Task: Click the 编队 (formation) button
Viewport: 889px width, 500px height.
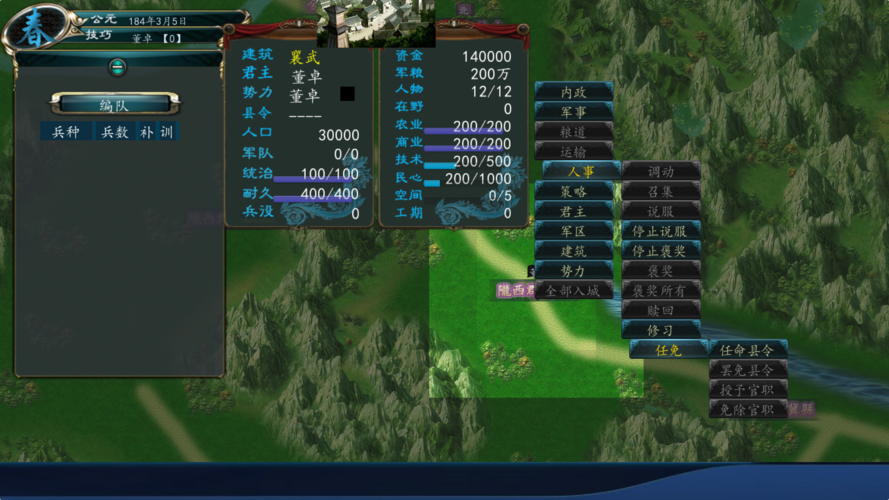Action: tap(120, 104)
